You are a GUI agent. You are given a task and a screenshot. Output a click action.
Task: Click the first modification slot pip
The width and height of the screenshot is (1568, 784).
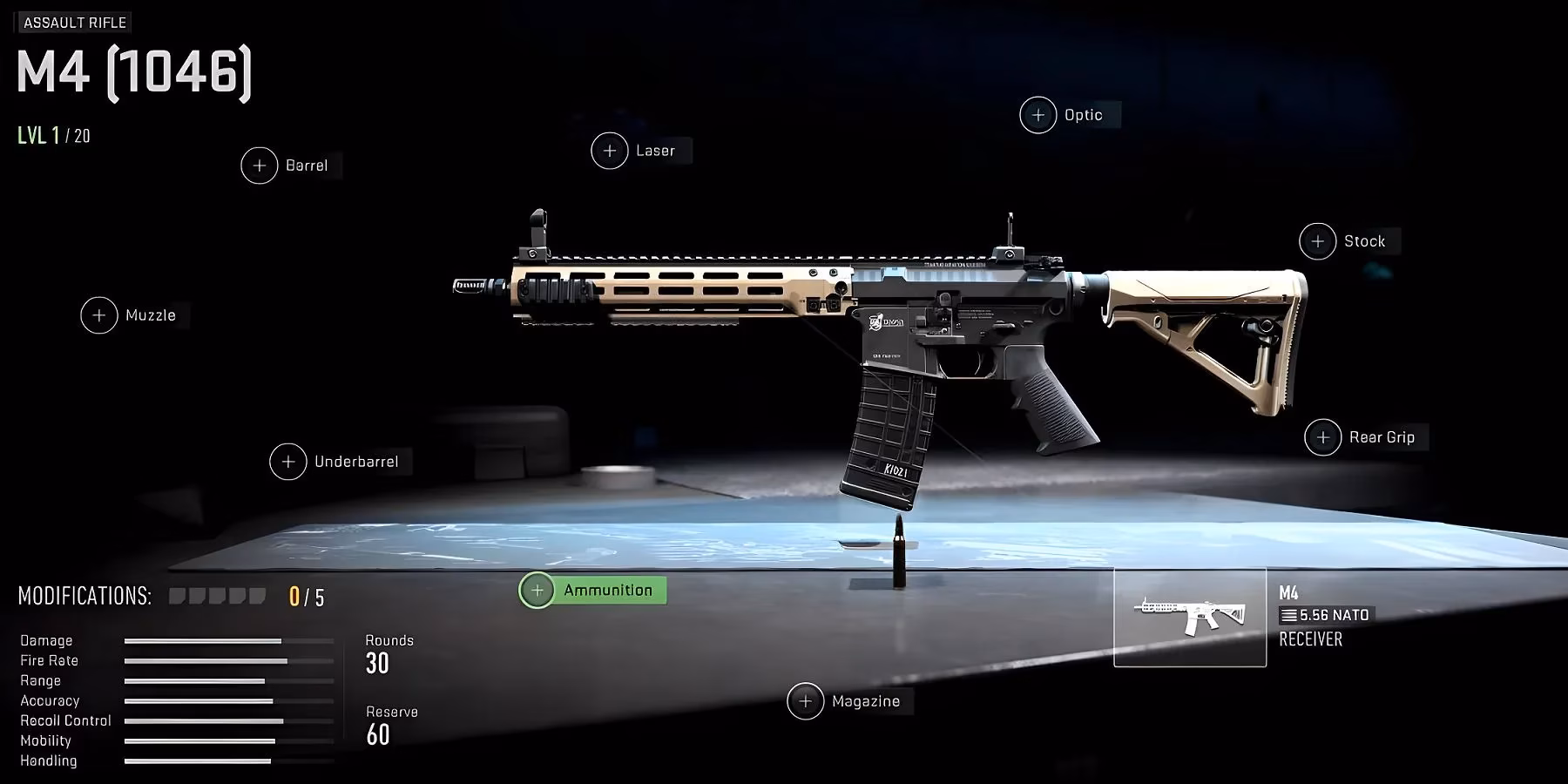[x=179, y=595]
